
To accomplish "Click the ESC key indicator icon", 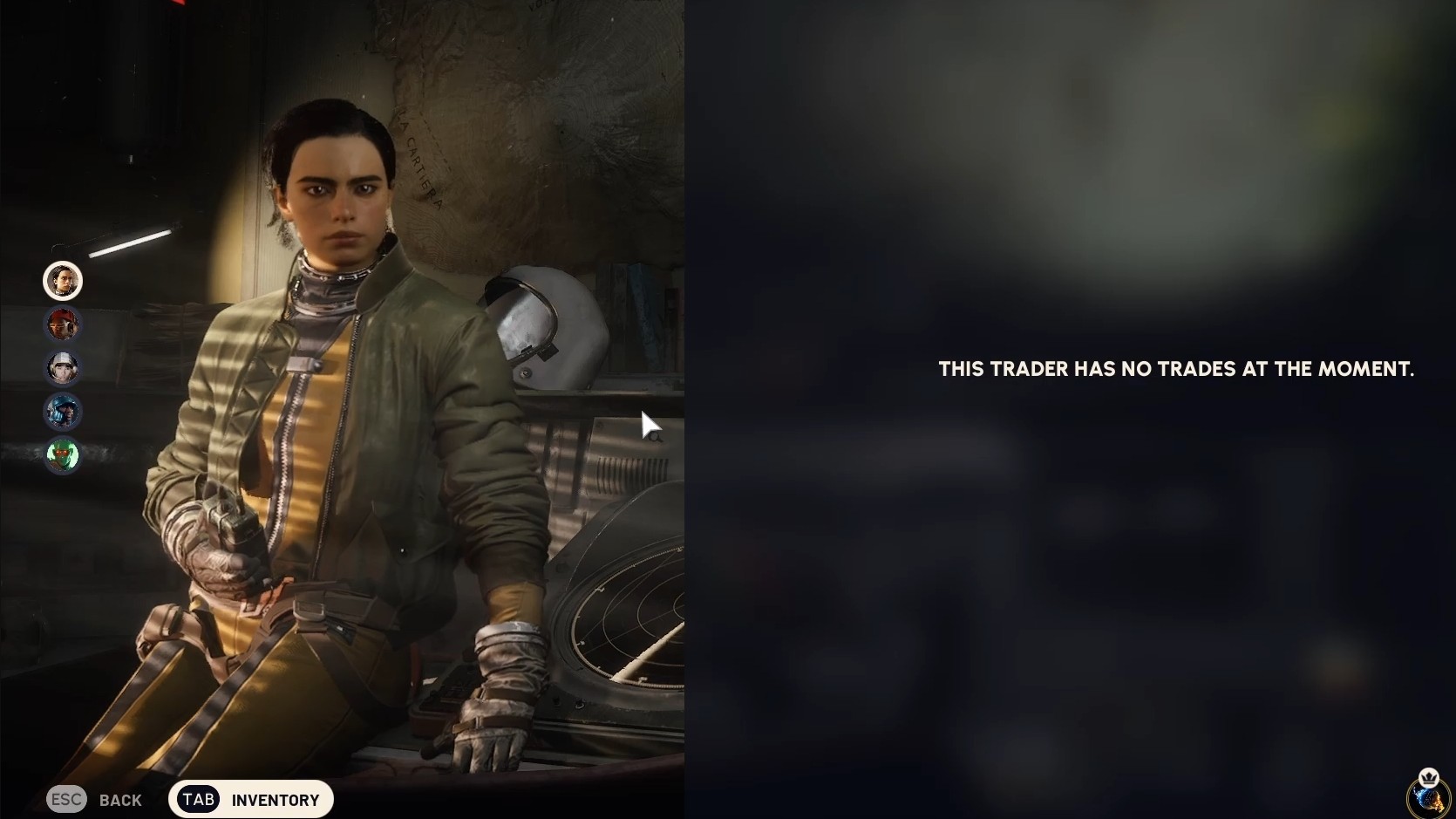I will [66, 799].
